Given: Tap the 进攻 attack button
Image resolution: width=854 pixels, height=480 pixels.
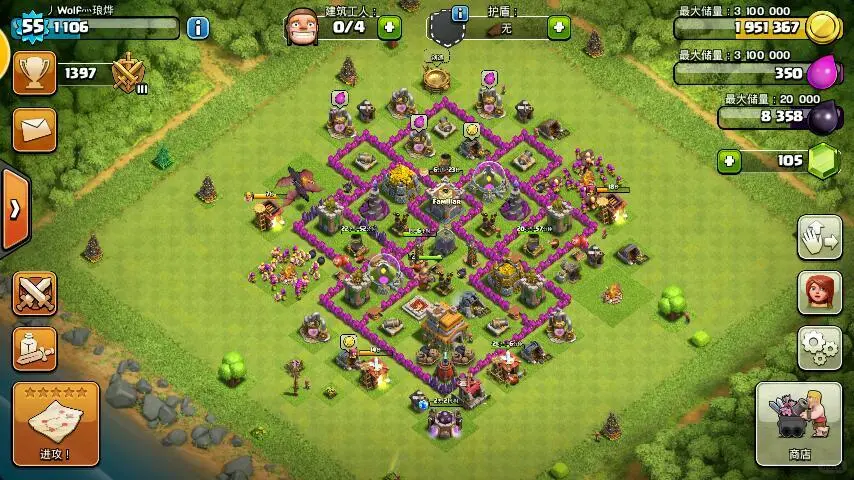Looking at the screenshot, I should coord(55,425).
